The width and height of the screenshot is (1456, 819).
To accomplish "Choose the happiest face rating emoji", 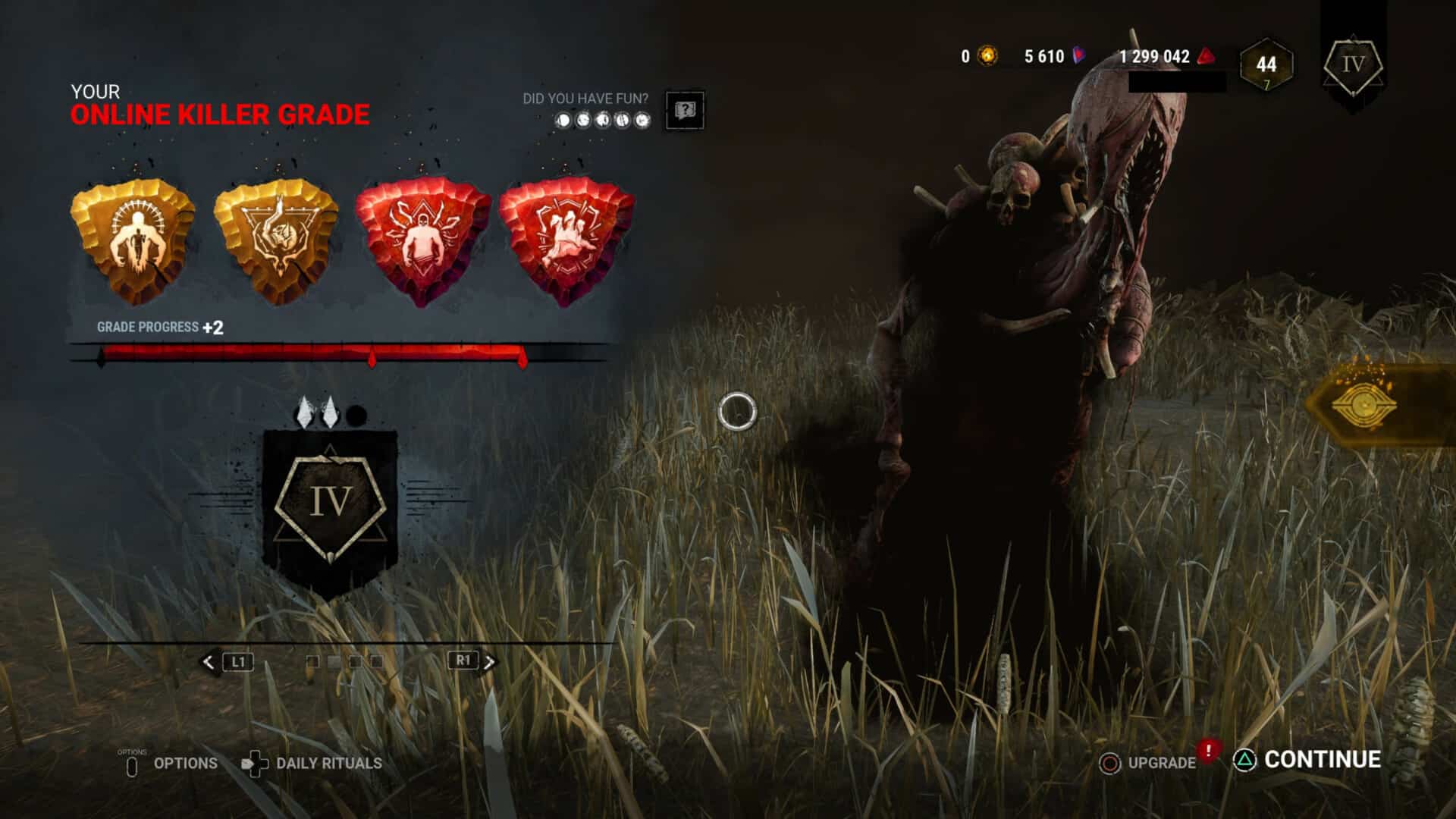I will pos(645,118).
